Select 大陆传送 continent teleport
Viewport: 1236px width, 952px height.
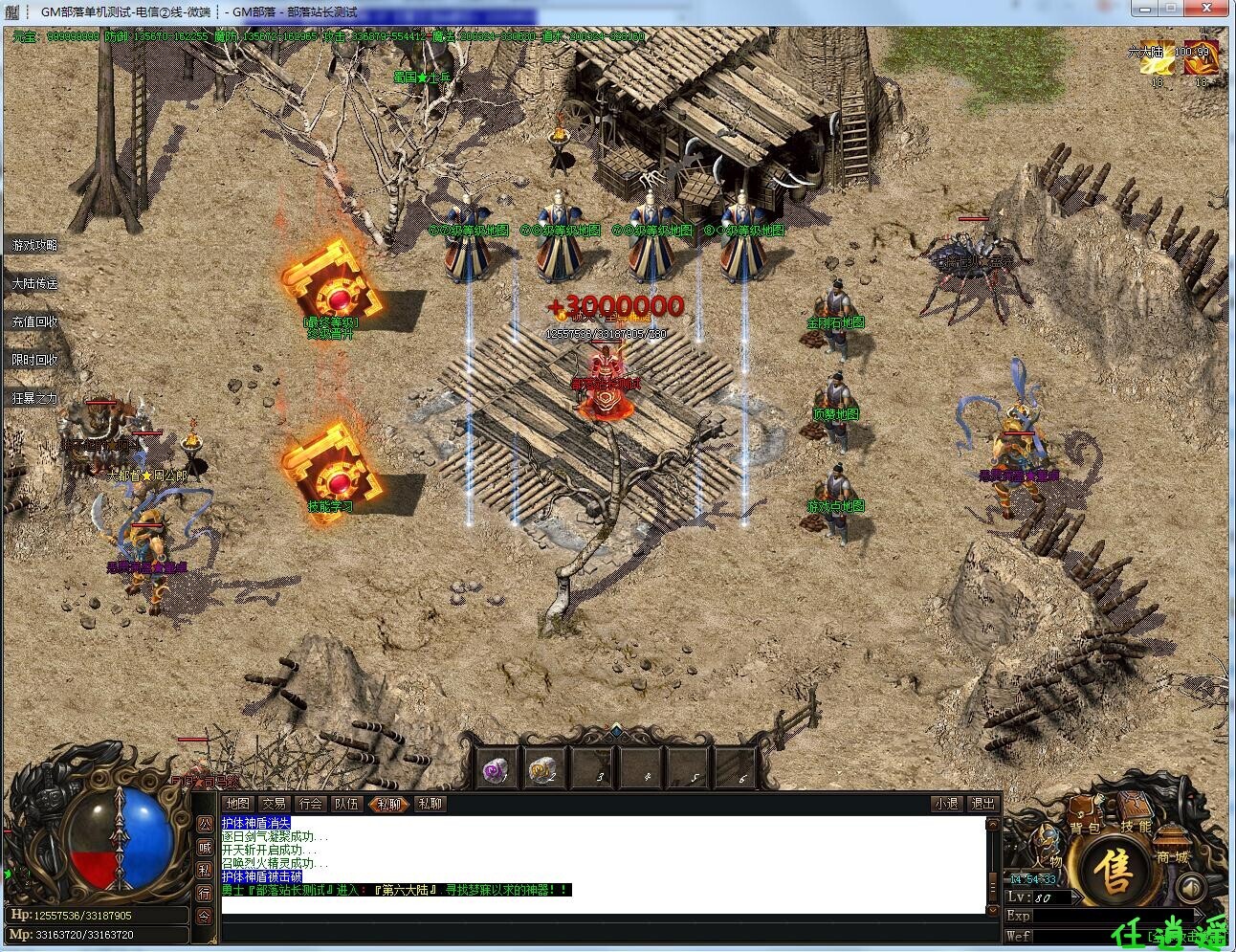click(34, 284)
